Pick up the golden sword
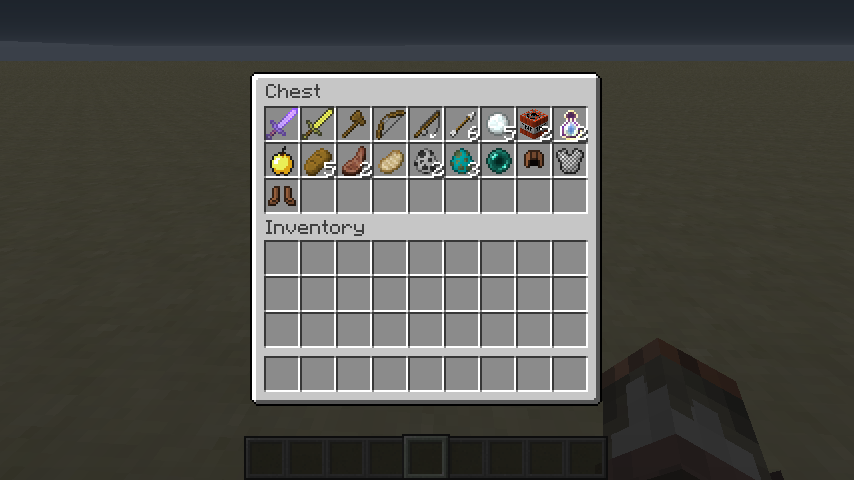The image size is (854, 480). click(x=318, y=124)
